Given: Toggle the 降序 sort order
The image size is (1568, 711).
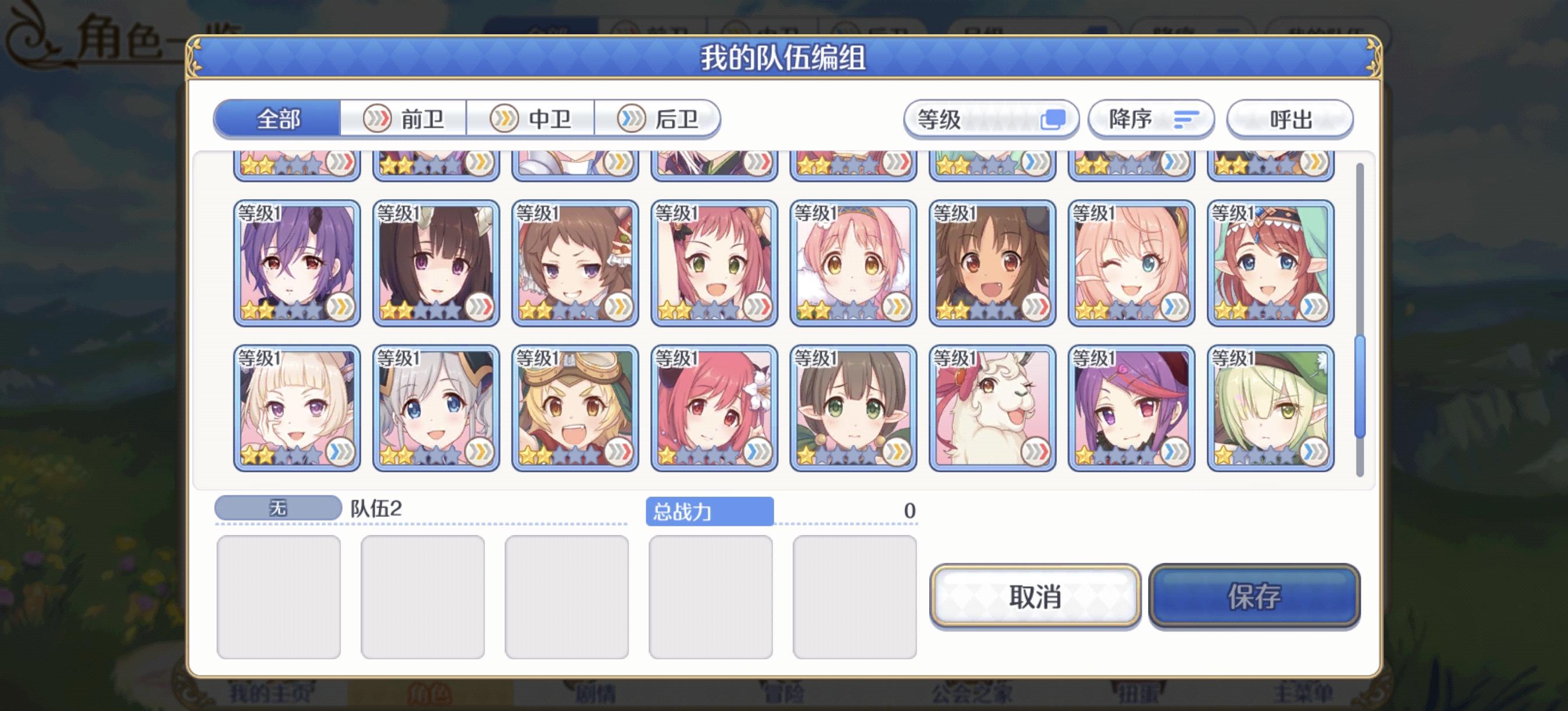Looking at the screenshot, I should pos(1150,120).
